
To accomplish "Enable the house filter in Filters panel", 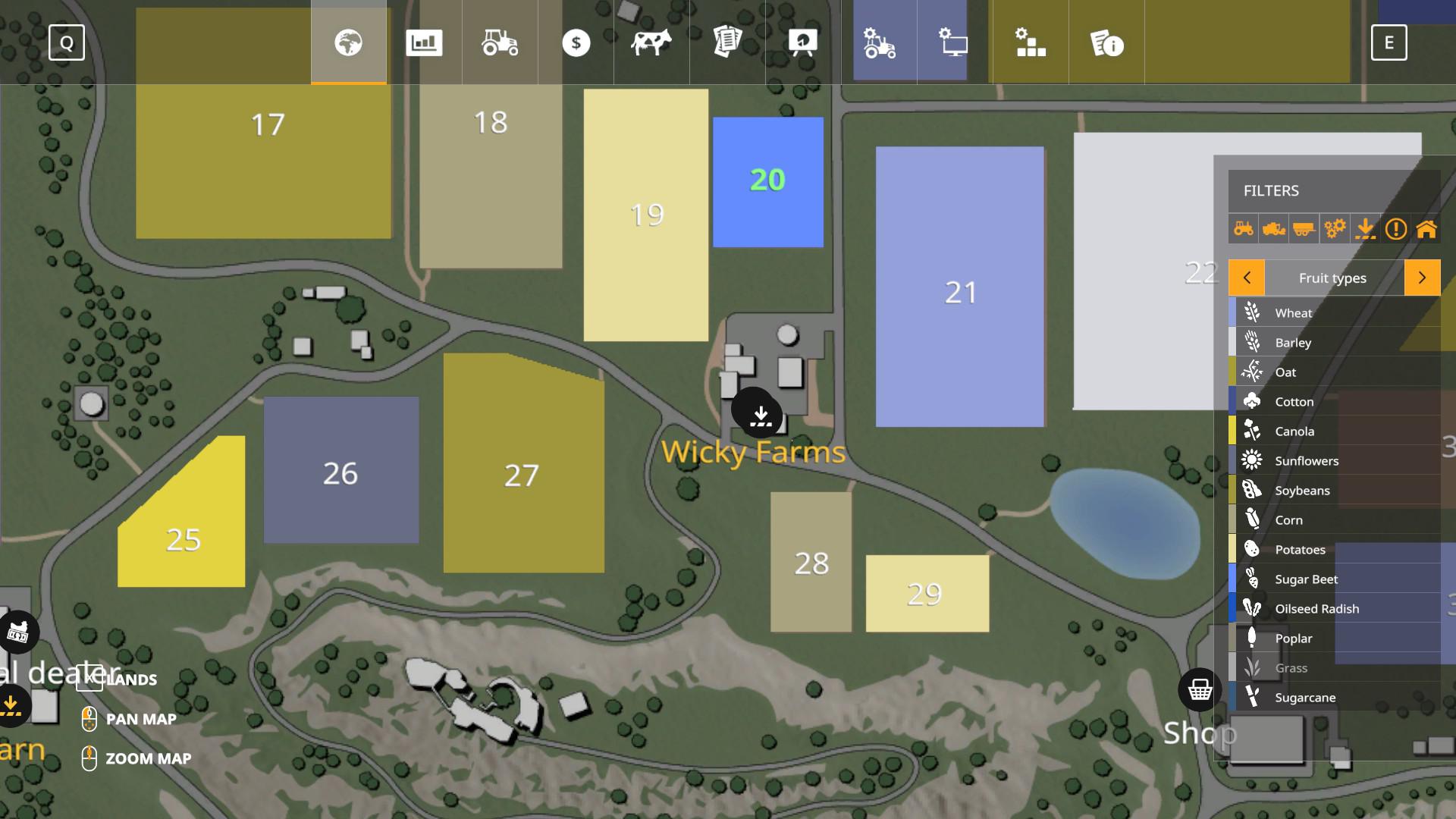I will 1427,228.
